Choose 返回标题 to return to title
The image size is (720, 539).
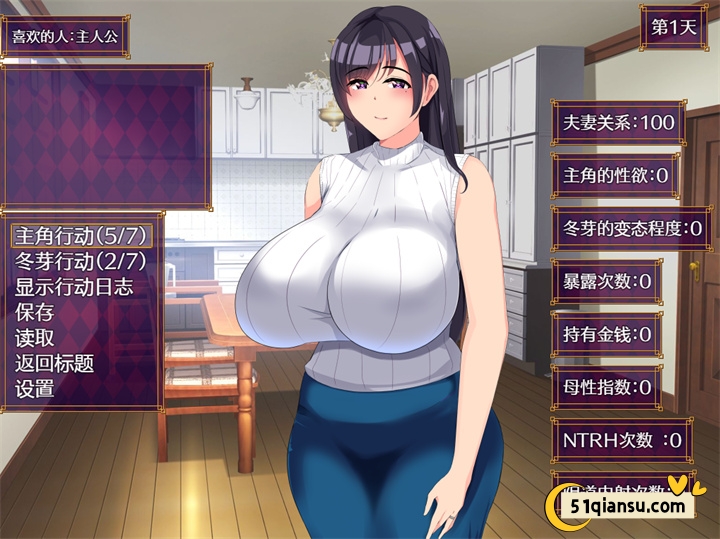point(55,363)
